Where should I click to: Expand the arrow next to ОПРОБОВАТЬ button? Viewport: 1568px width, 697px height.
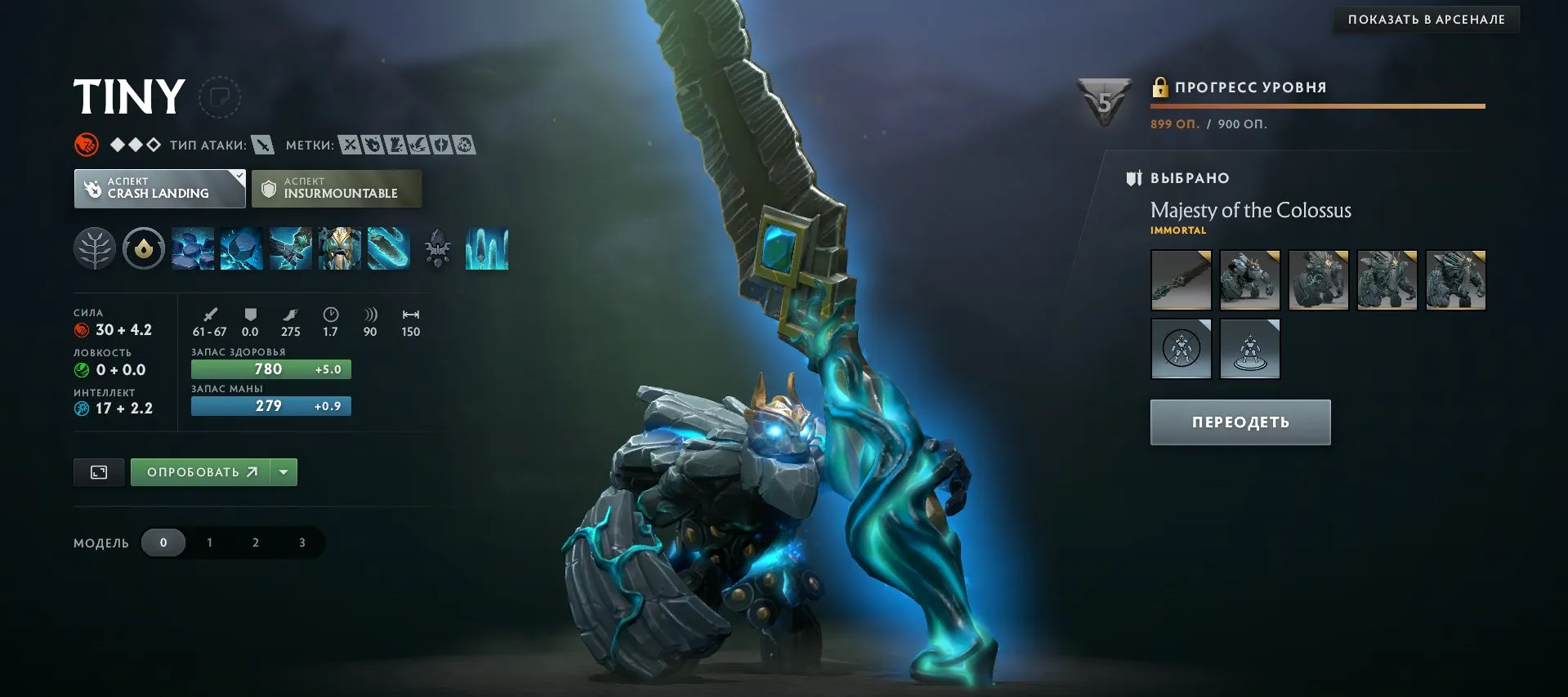pos(284,471)
